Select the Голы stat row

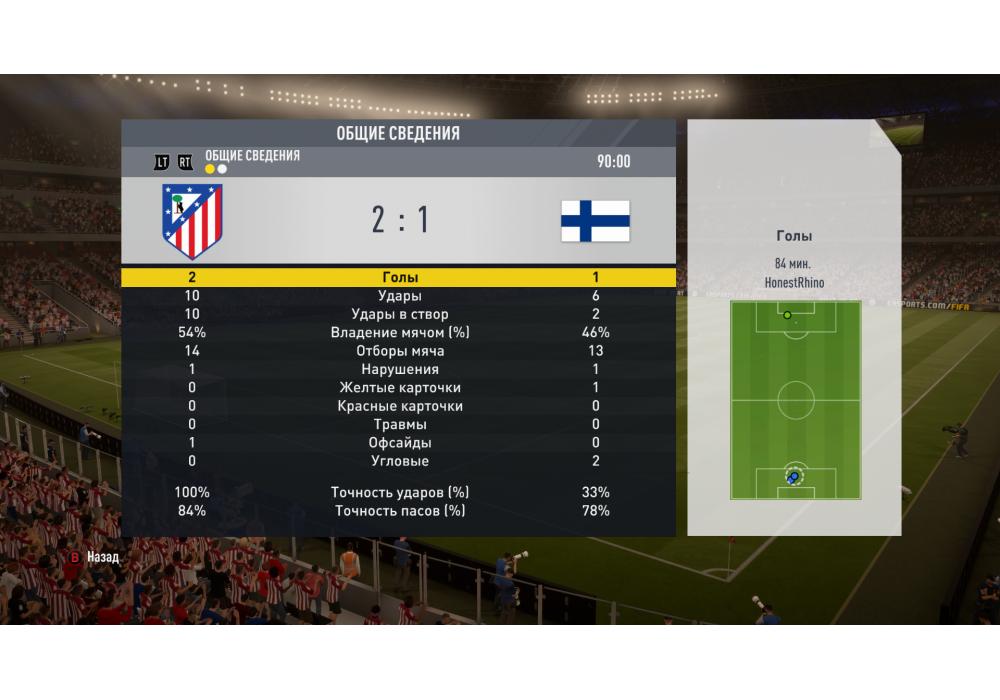(399, 277)
